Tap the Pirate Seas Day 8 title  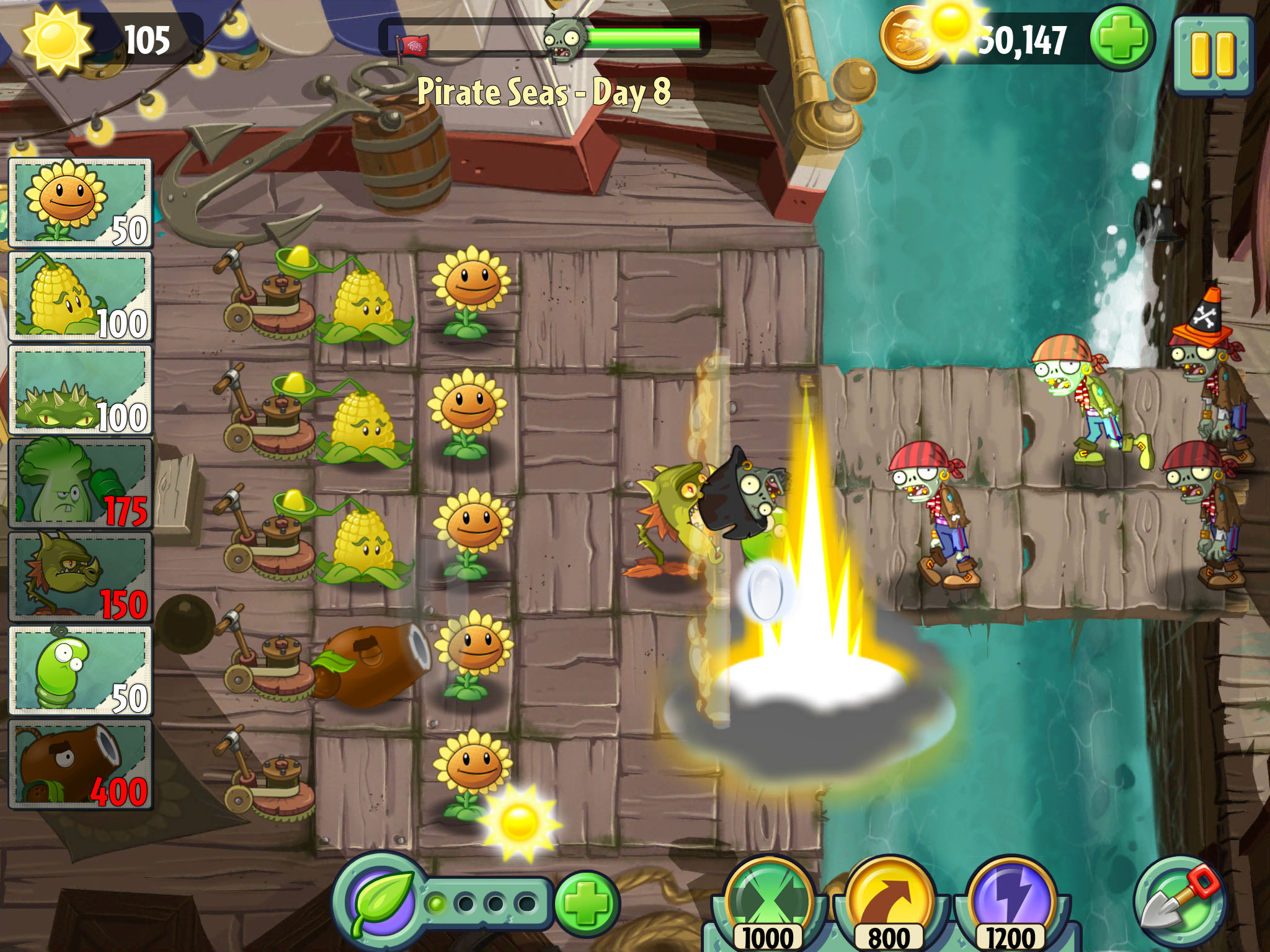544,89
